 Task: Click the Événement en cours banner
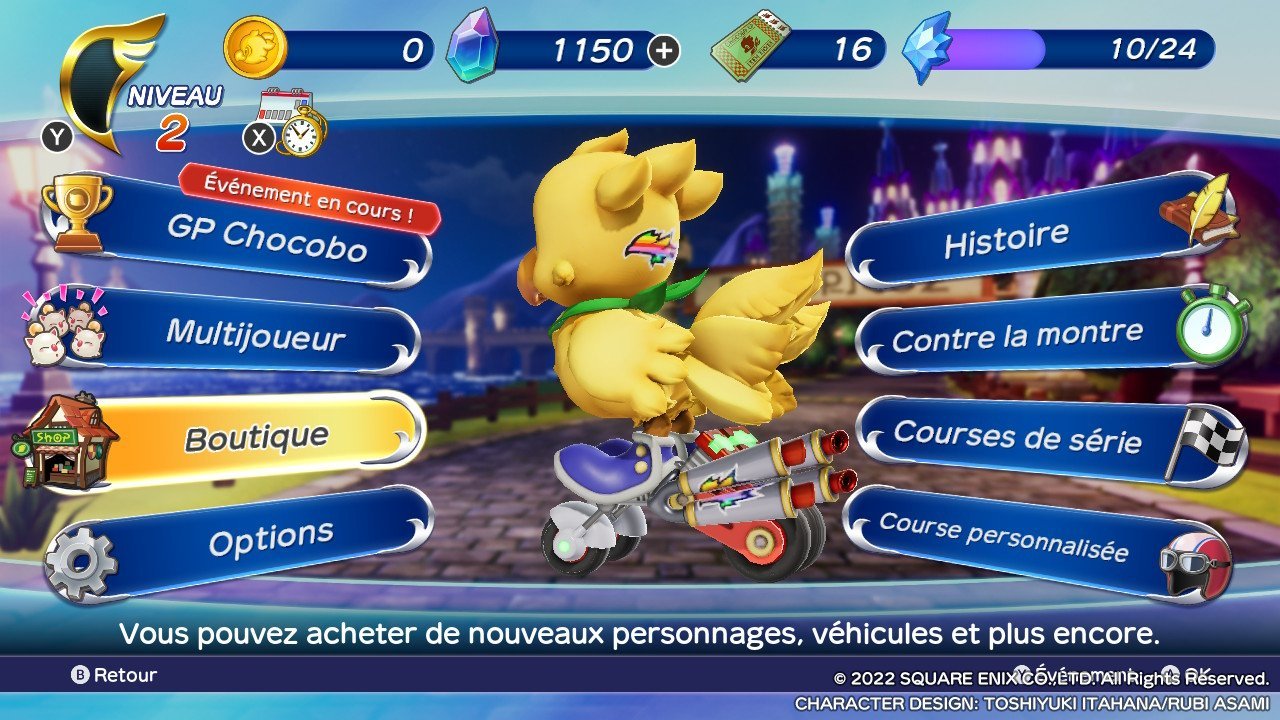(x=309, y=197)
